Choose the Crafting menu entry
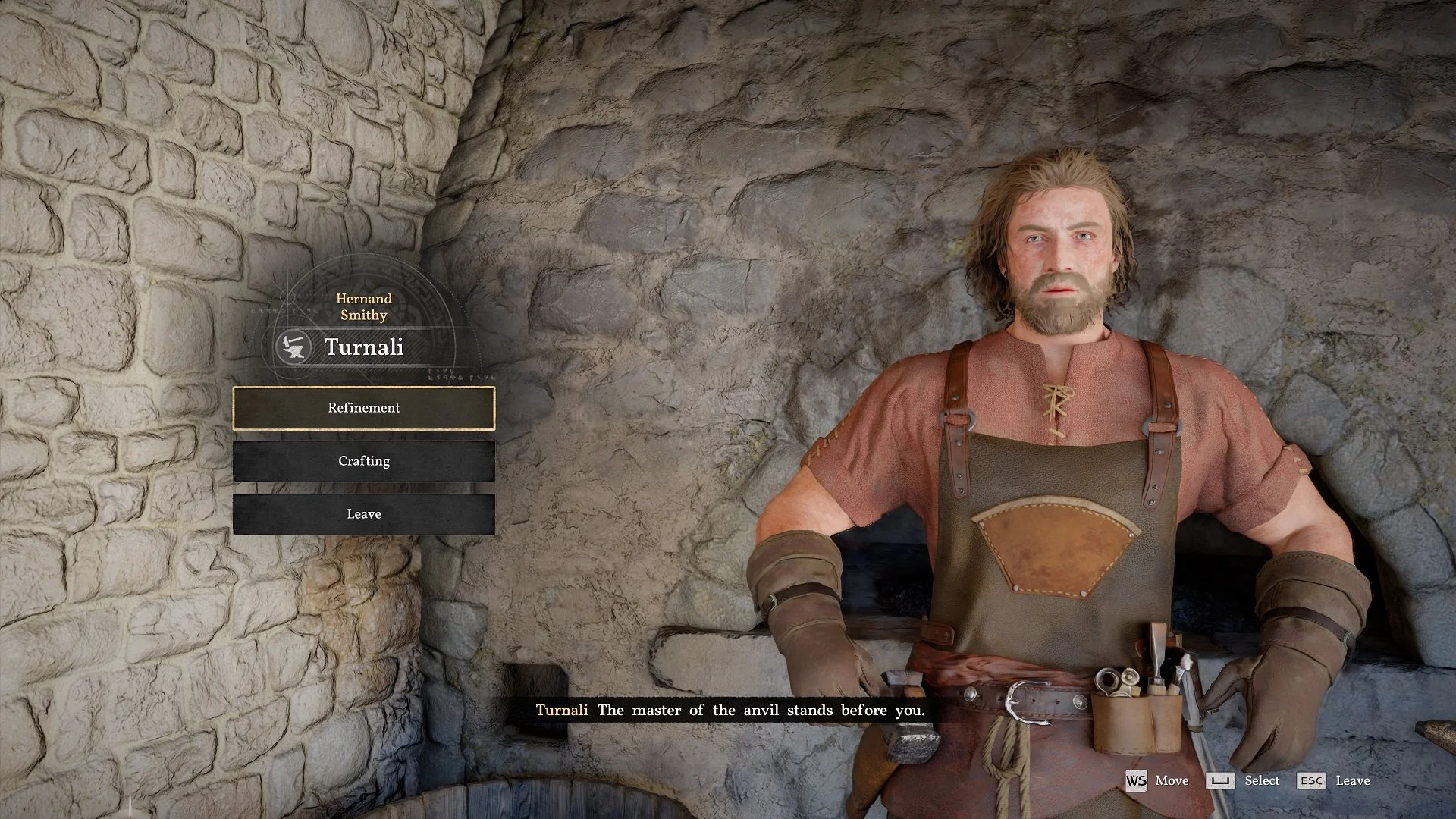This screenshot has width=1456, height=819. pyautogui.click(x=364, y=461)
